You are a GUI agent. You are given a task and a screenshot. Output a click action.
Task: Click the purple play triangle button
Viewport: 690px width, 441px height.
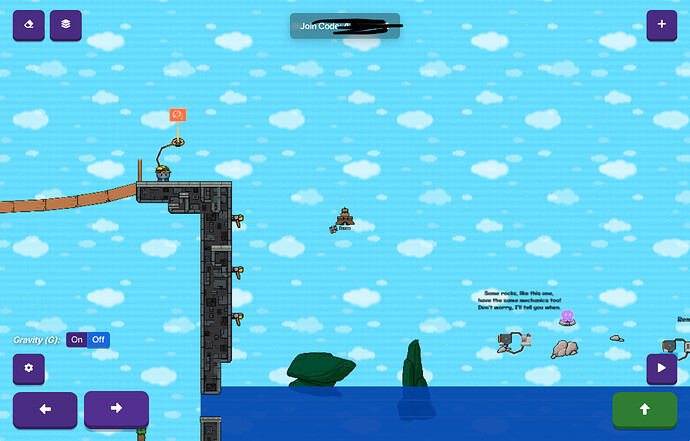pyautogui.click(x=661, y=369)
